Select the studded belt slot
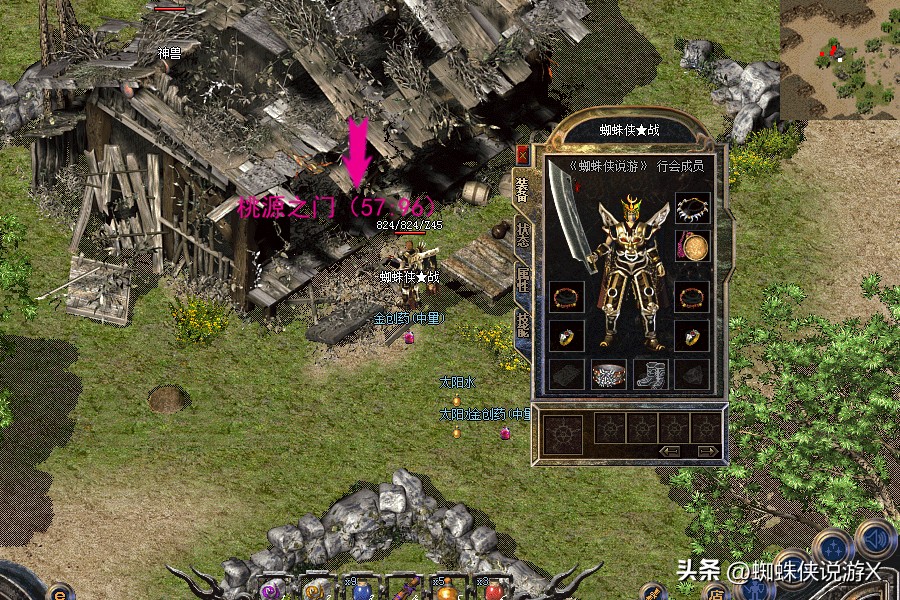The image size is (900, 600). (x=608, y=375)
